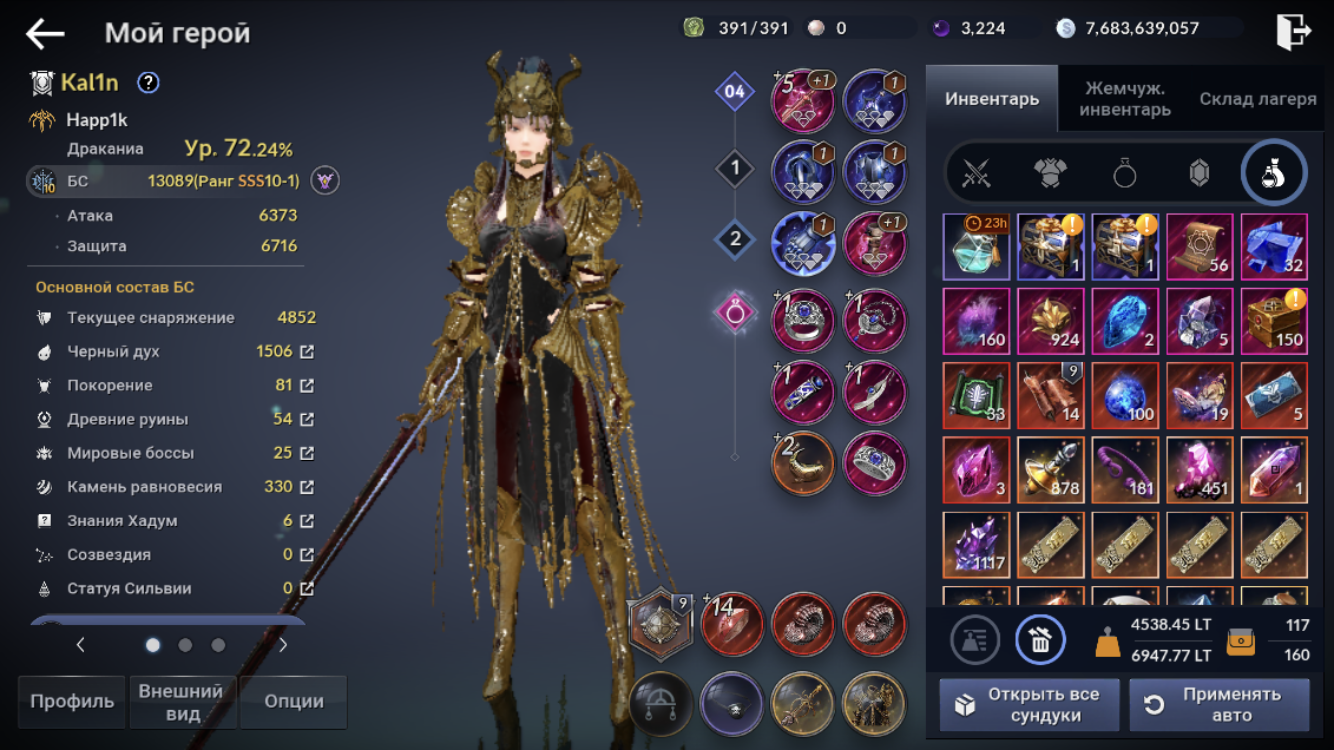Click the trash can delete button
The image size is (1334, 750).
pos(1040,640)
